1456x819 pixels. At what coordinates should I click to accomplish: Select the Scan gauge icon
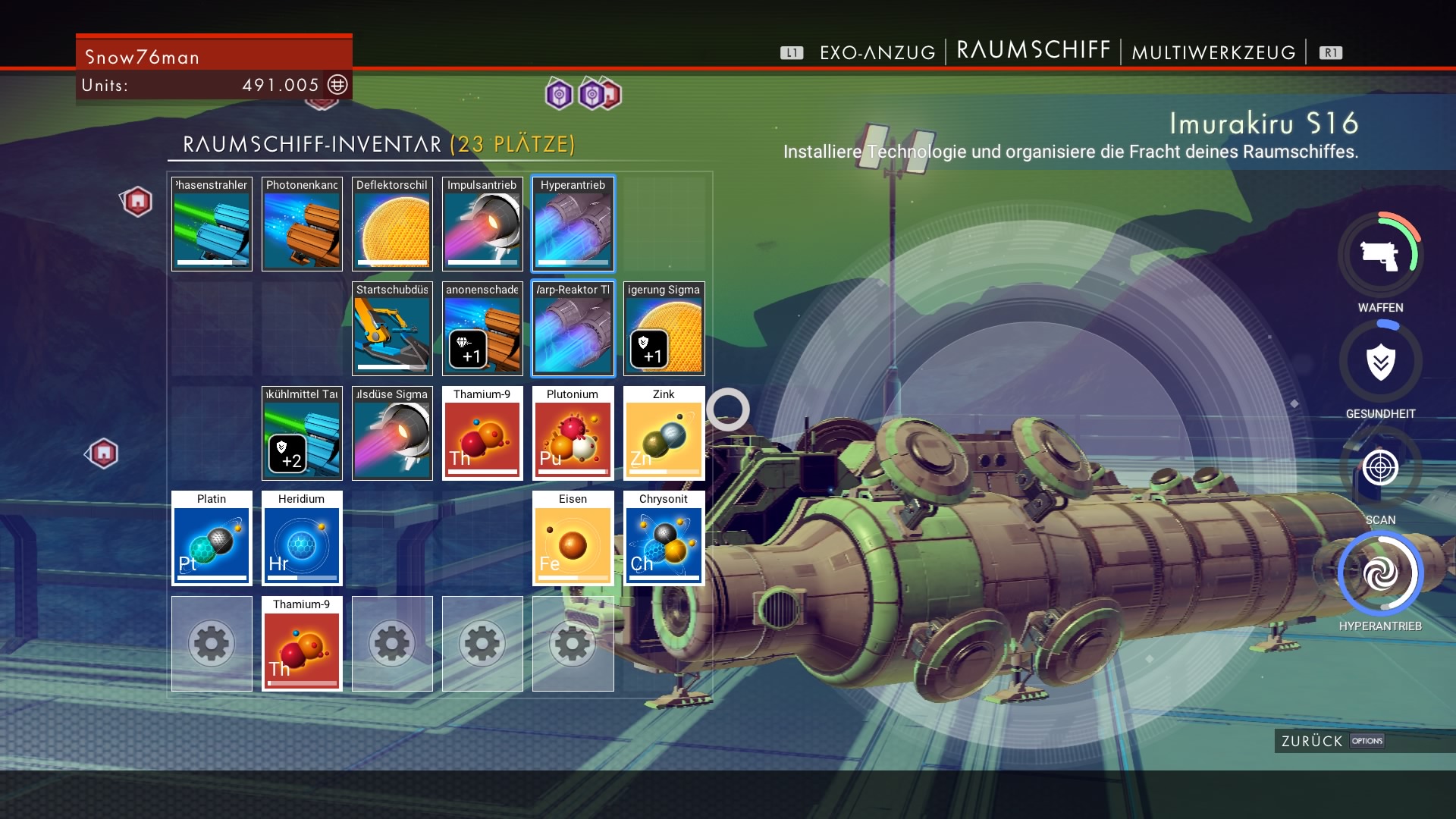click(1380, 468)
